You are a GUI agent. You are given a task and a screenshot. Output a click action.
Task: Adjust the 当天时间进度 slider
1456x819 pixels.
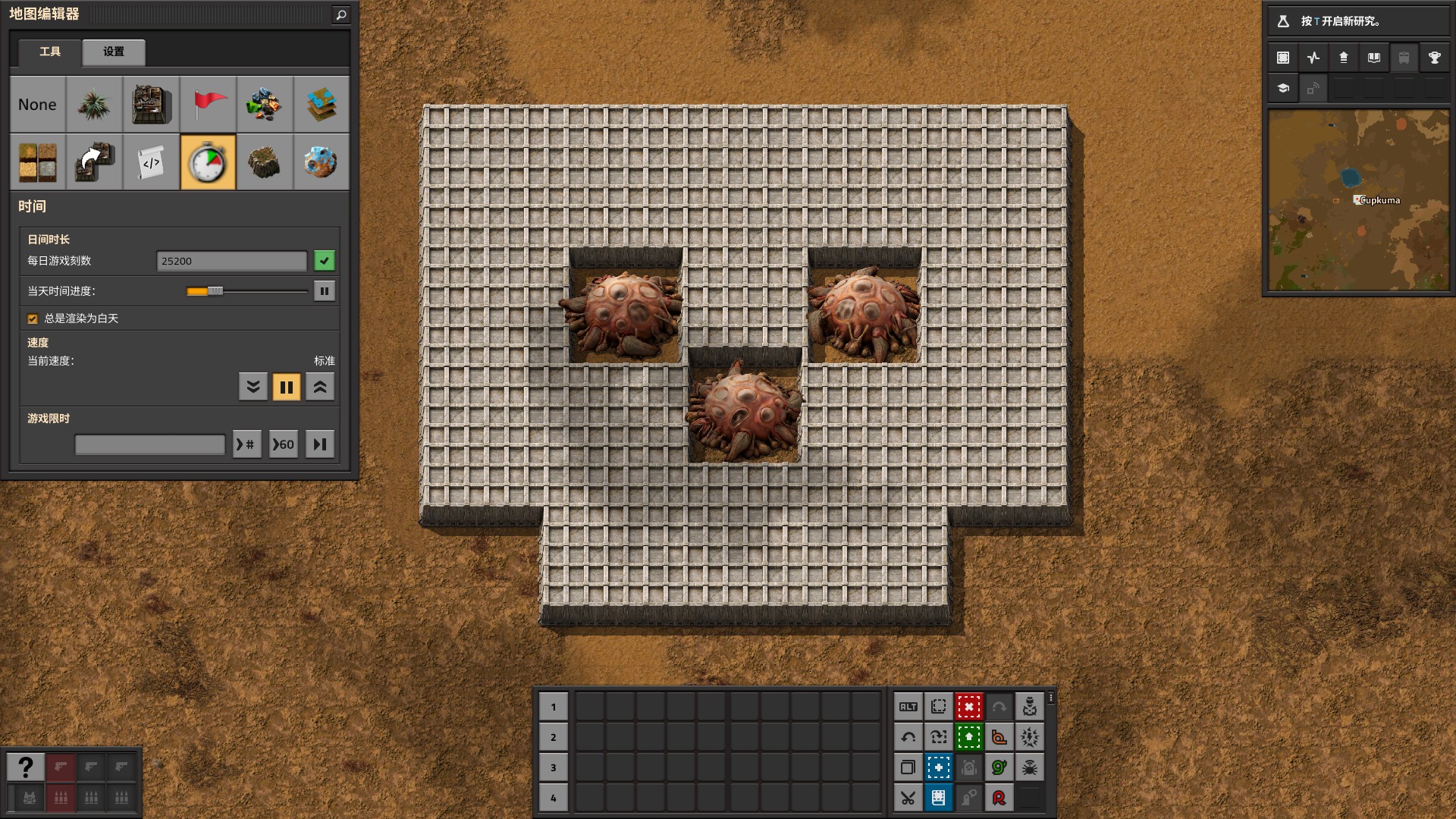click(x=215, y=291)
